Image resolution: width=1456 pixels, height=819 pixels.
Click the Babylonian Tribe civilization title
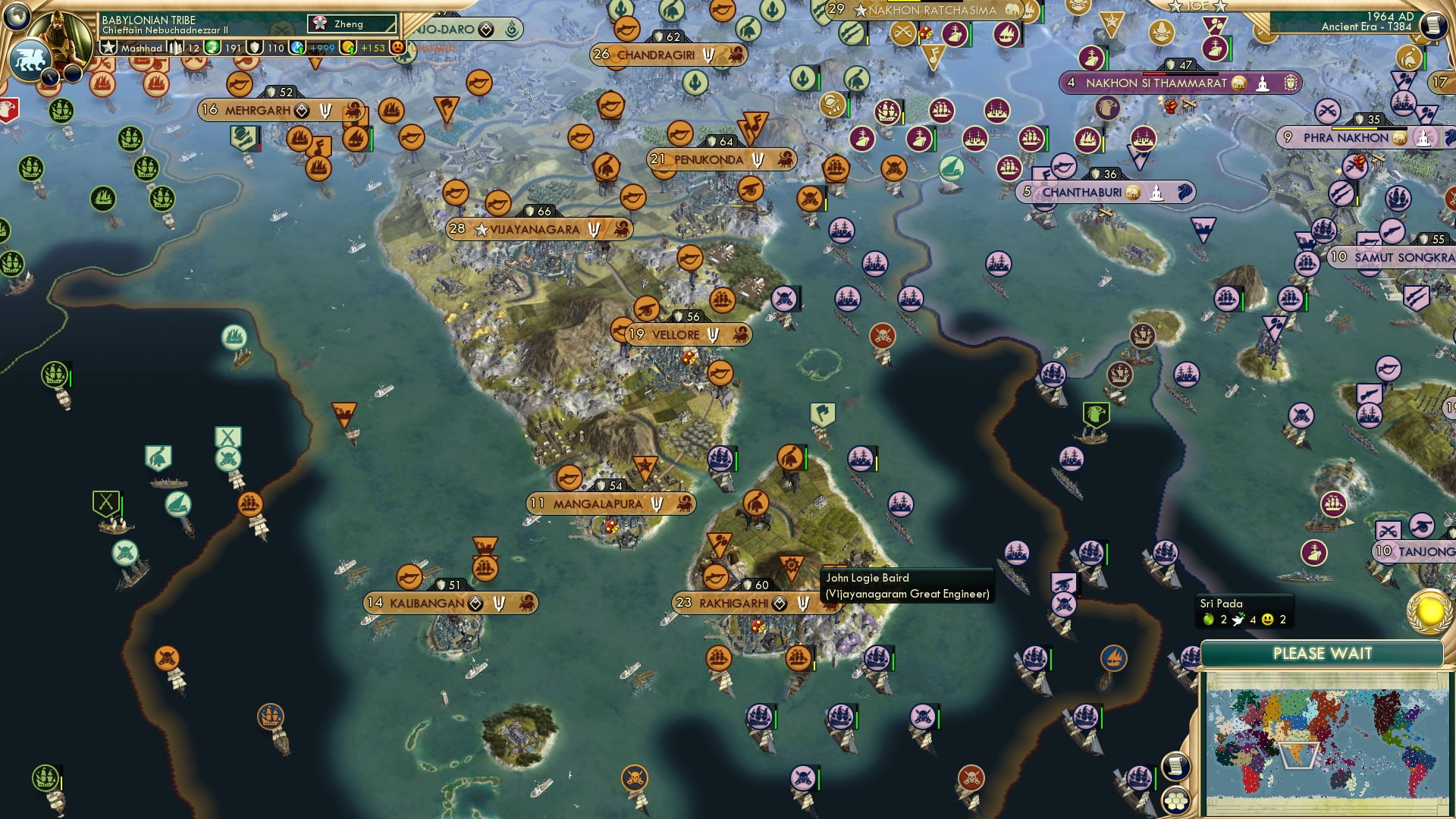(149, 20)
